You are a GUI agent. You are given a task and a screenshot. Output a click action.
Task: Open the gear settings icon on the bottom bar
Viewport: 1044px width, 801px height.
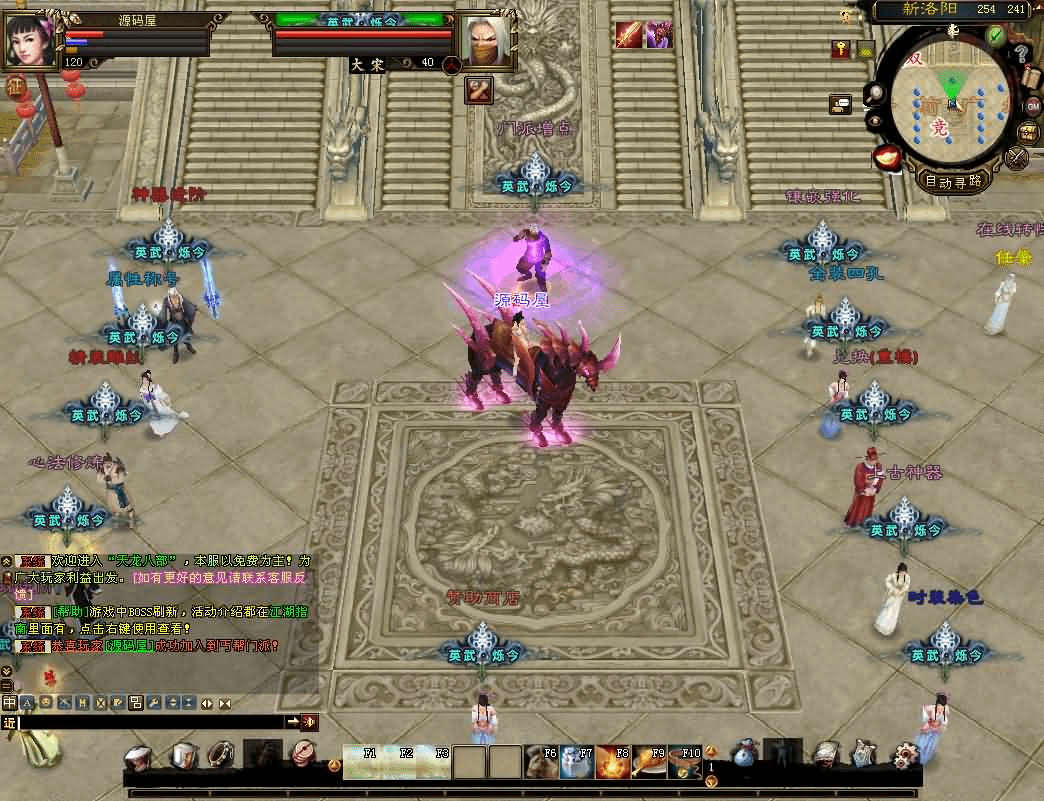pyautogui.click(x=907, y=754)
